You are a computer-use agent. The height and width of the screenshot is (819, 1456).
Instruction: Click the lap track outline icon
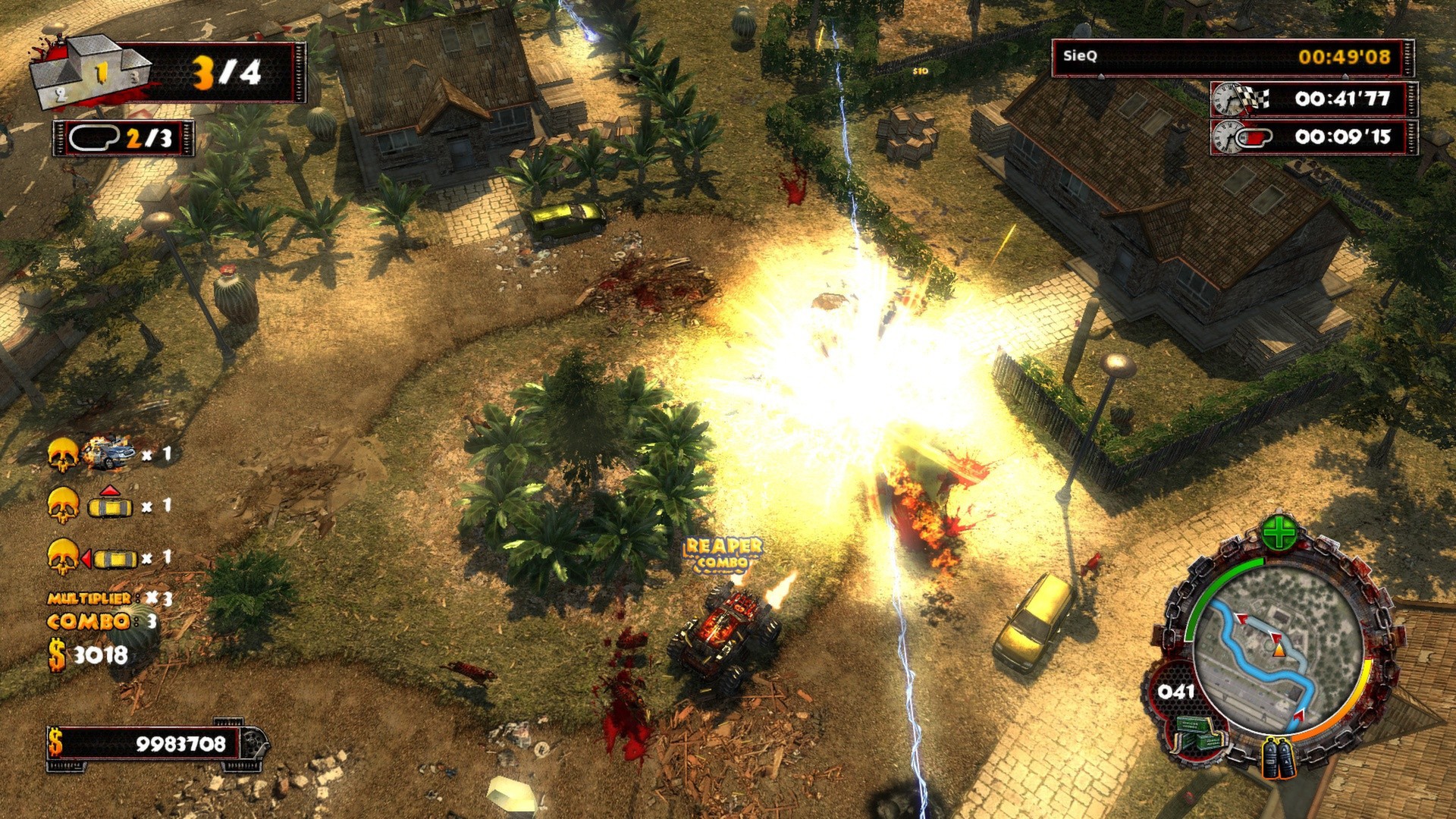pyautogui.click(x=94, y=137)
